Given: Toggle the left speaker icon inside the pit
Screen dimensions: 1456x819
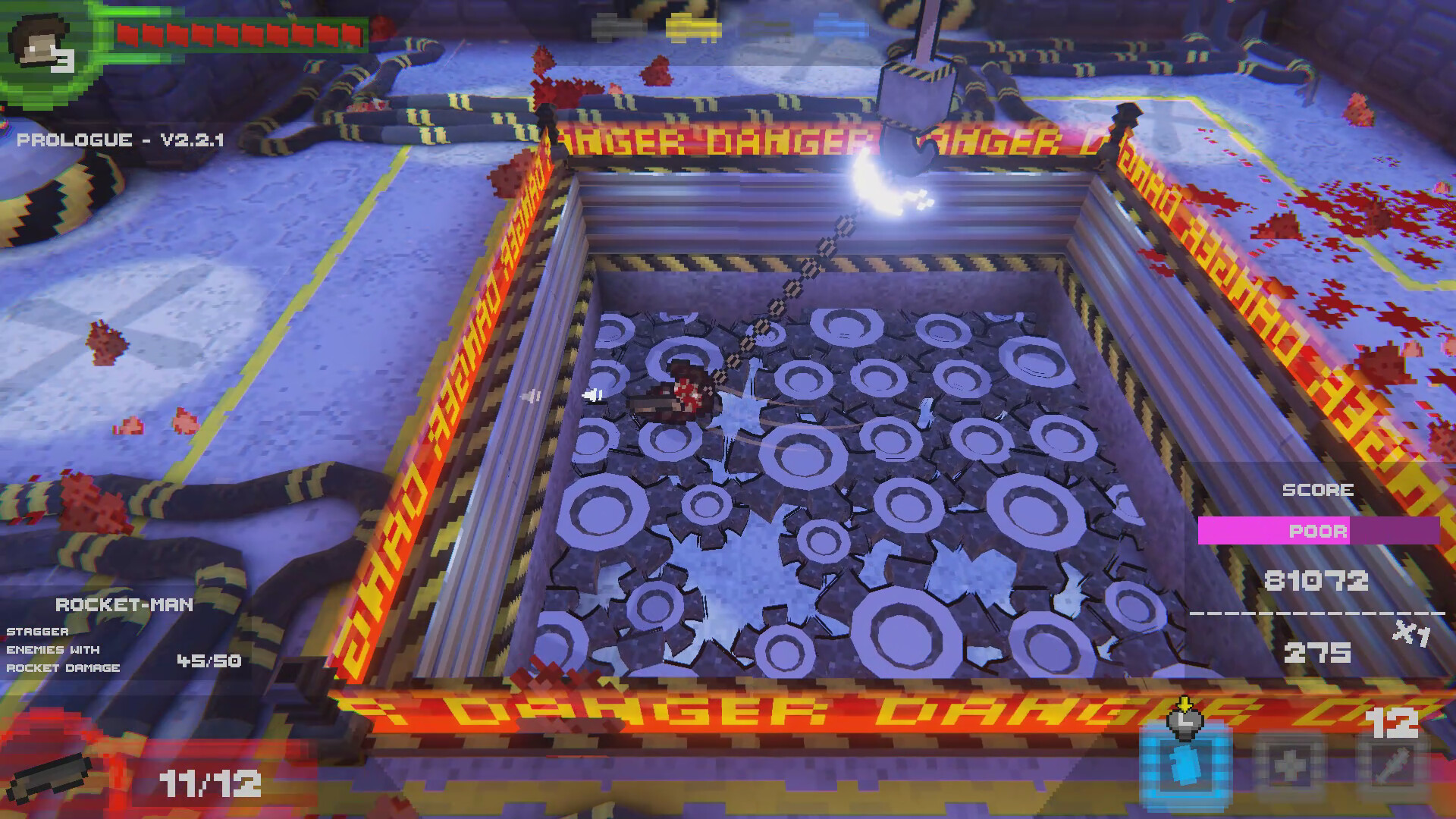Looking at the screenshot, I should (x=529, y=395).
